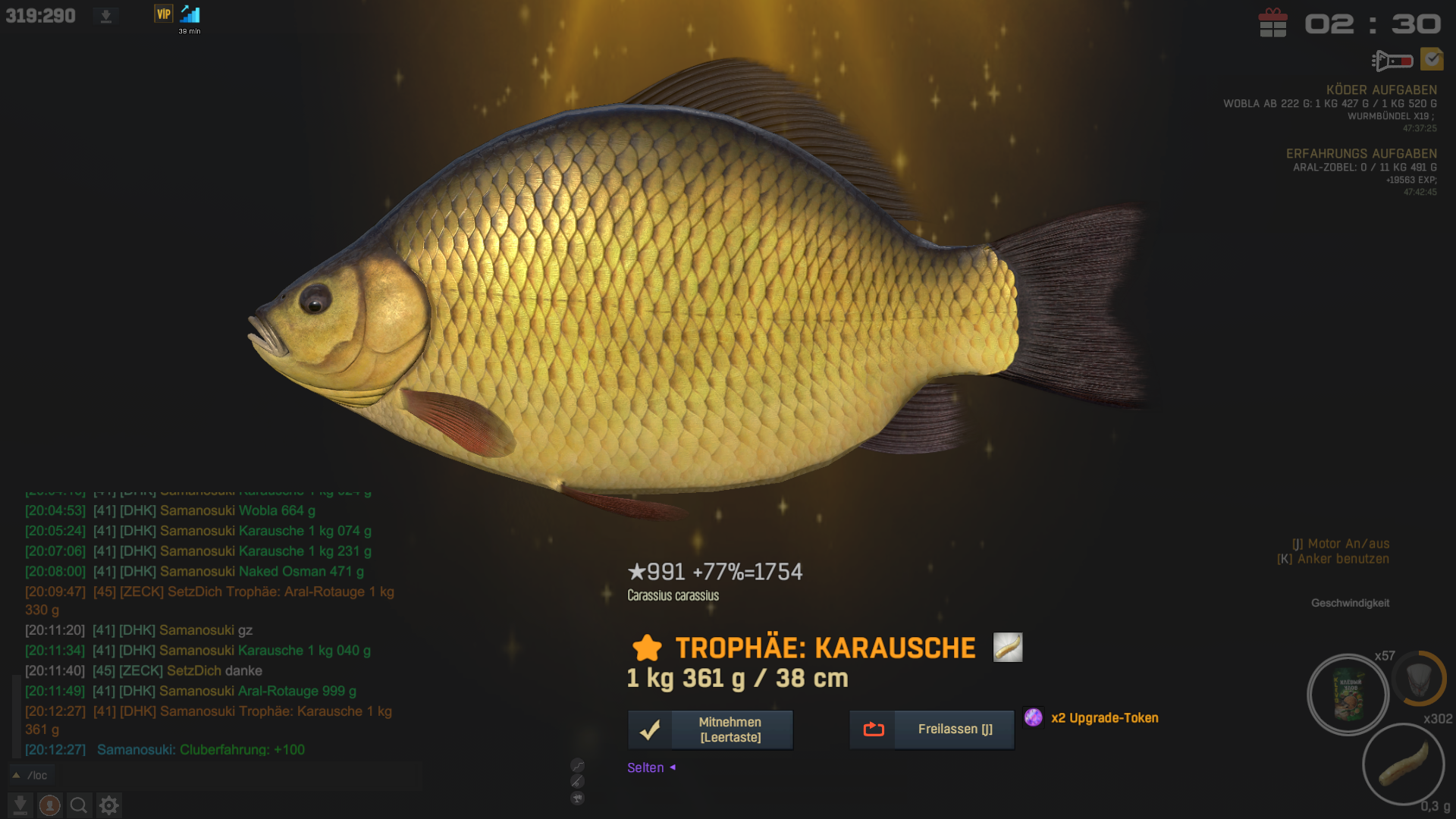Toggle the flashlight icon
Screen dimensions: 1456x819
(1392, 60)
